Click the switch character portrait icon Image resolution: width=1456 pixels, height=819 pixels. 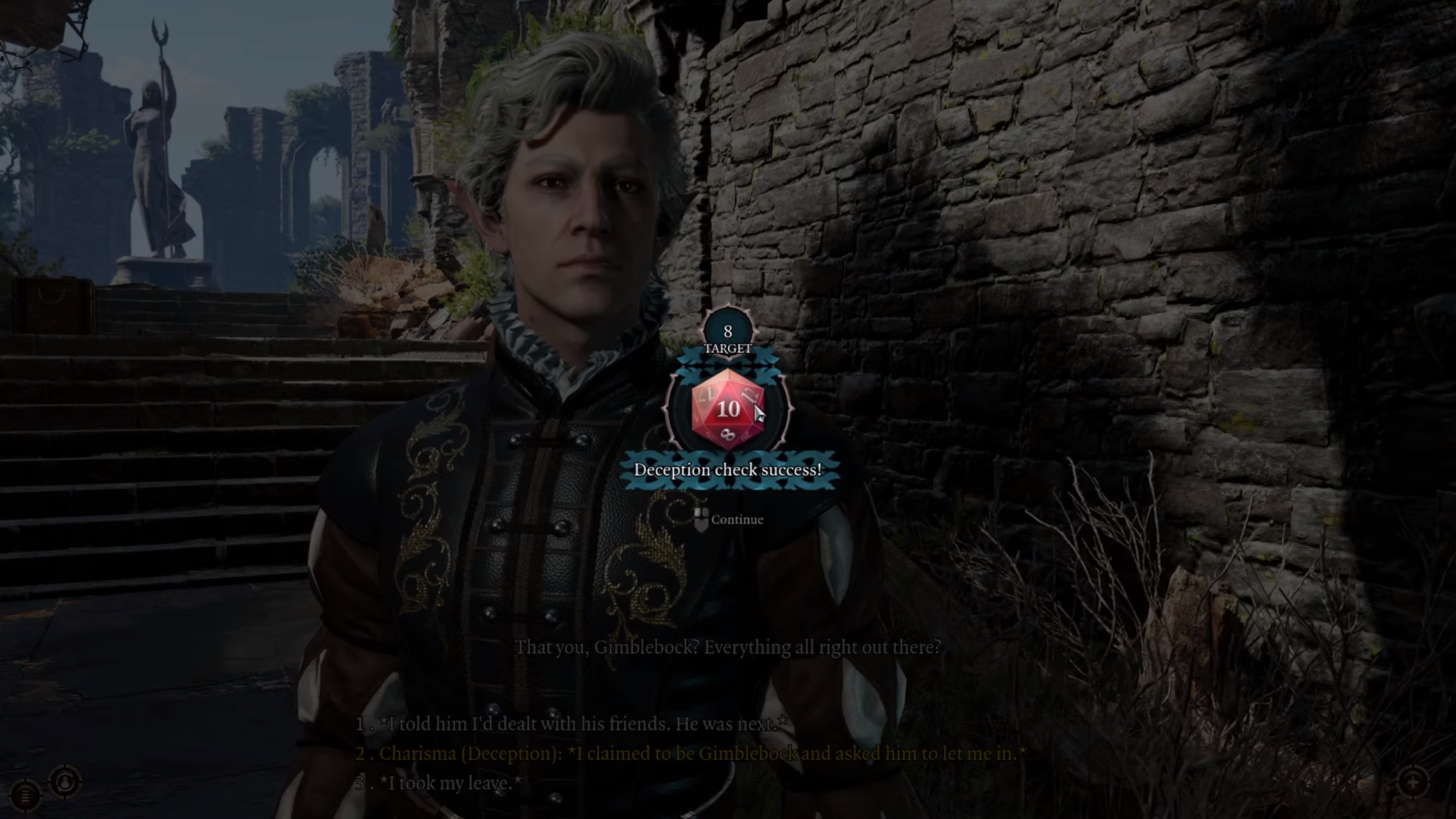point(65,783)
